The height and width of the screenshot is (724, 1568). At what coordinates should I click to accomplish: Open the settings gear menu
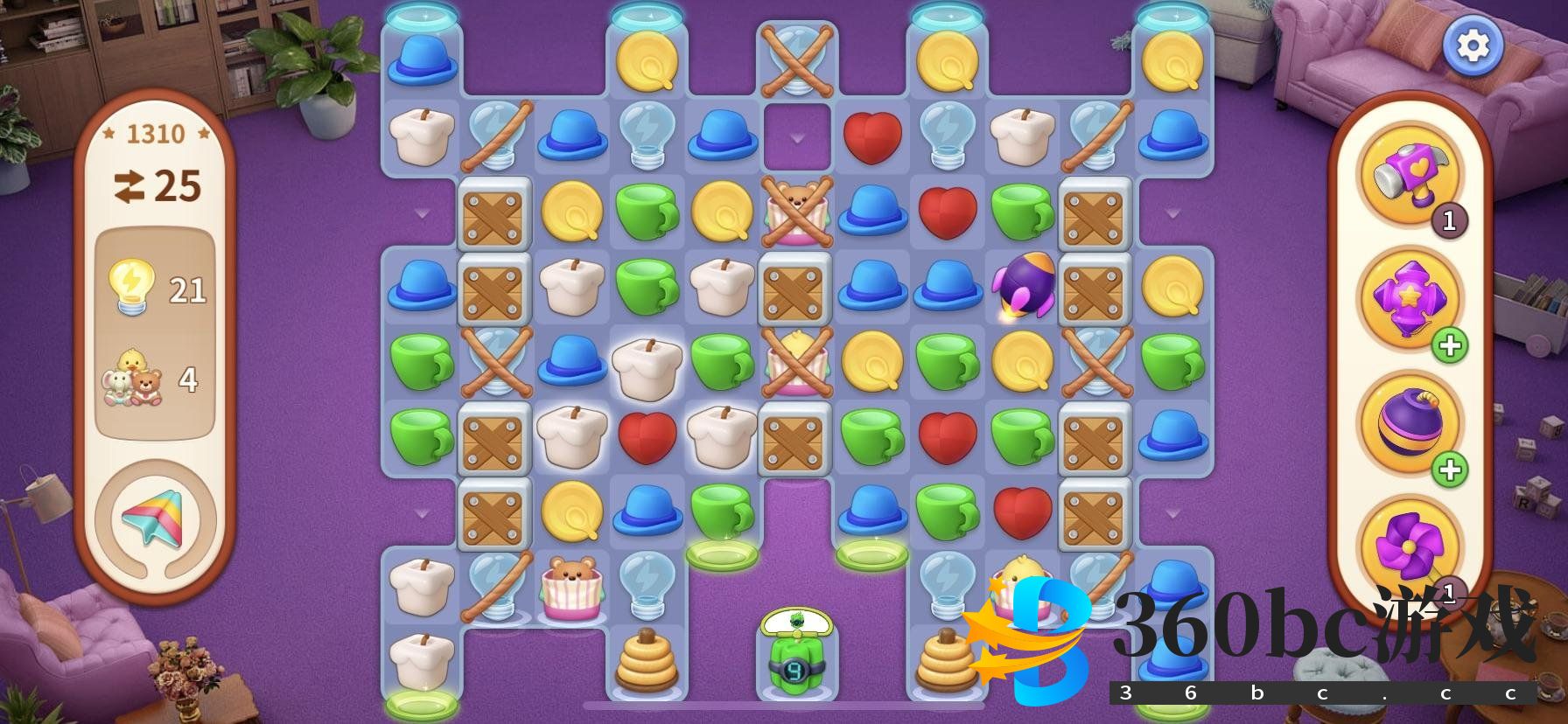click(x=1473, y=45)
